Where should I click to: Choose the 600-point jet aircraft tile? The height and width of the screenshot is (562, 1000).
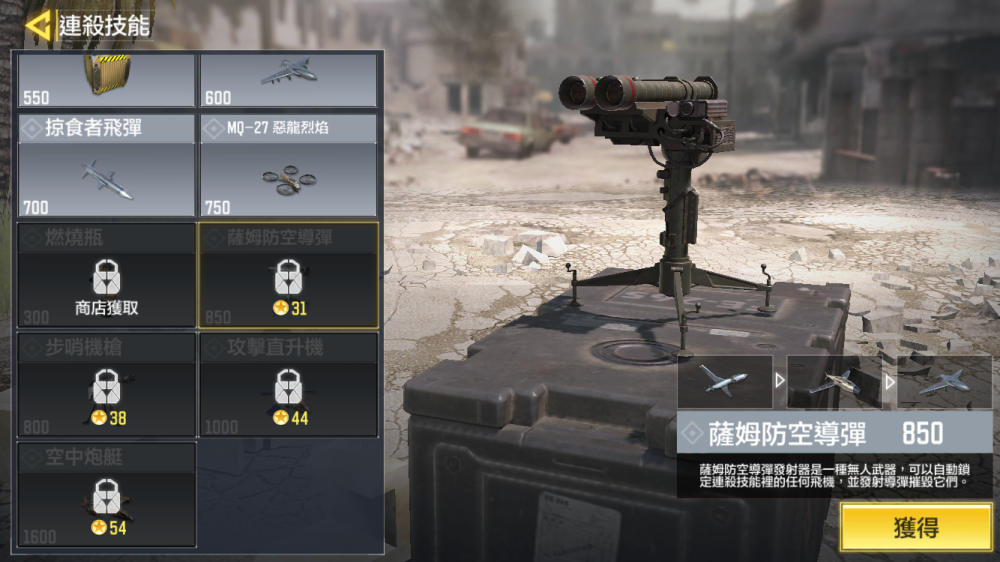point(288,80)
